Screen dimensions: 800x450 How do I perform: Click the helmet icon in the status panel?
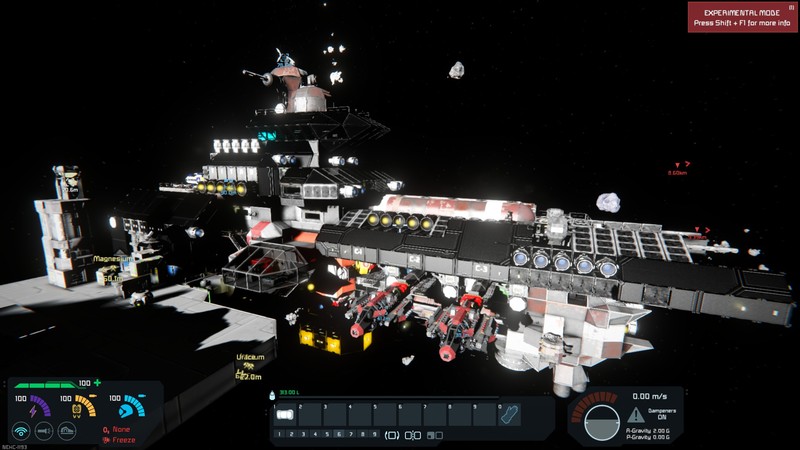tap(67, 431)
